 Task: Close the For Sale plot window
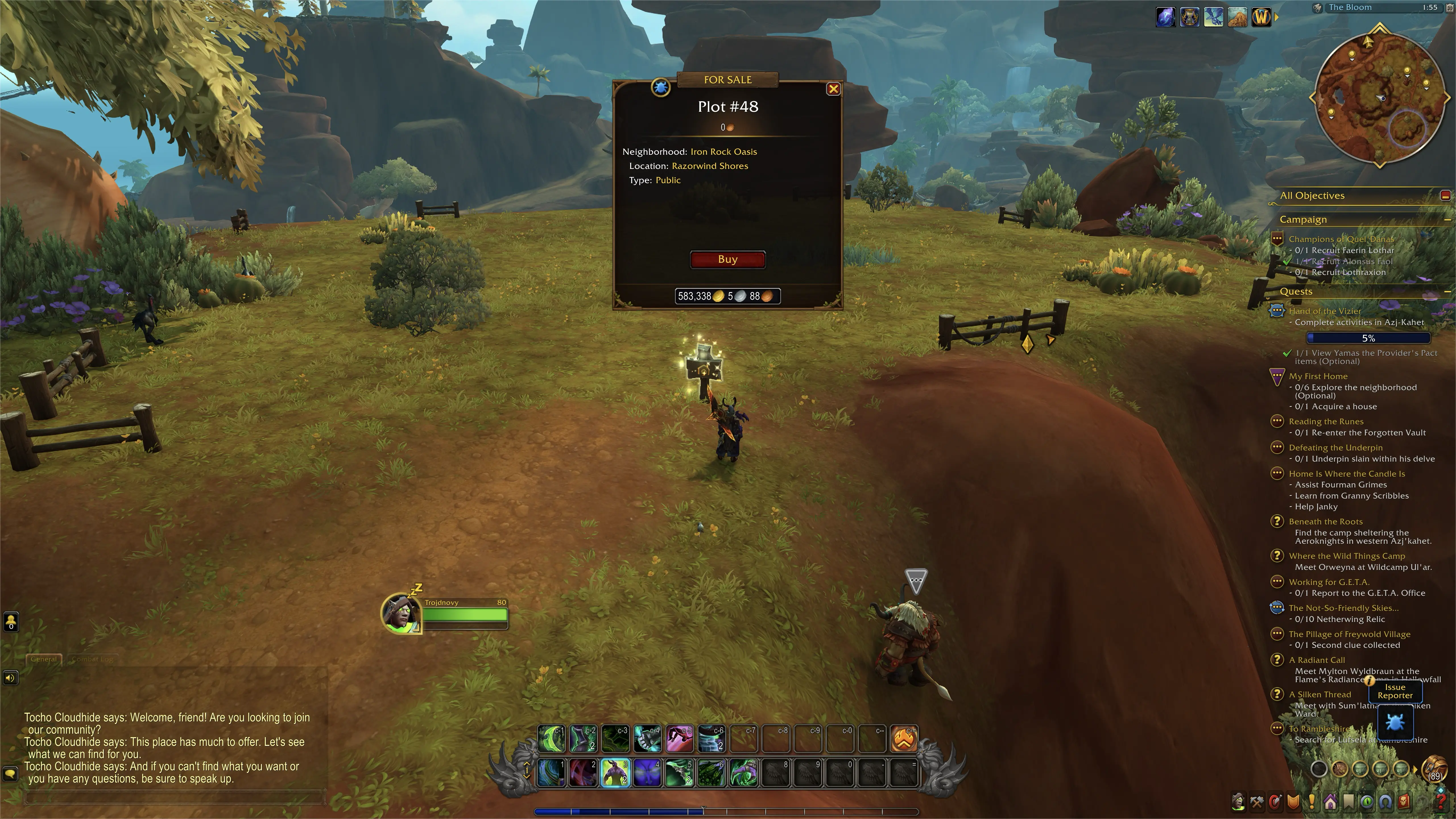point(833,89)
